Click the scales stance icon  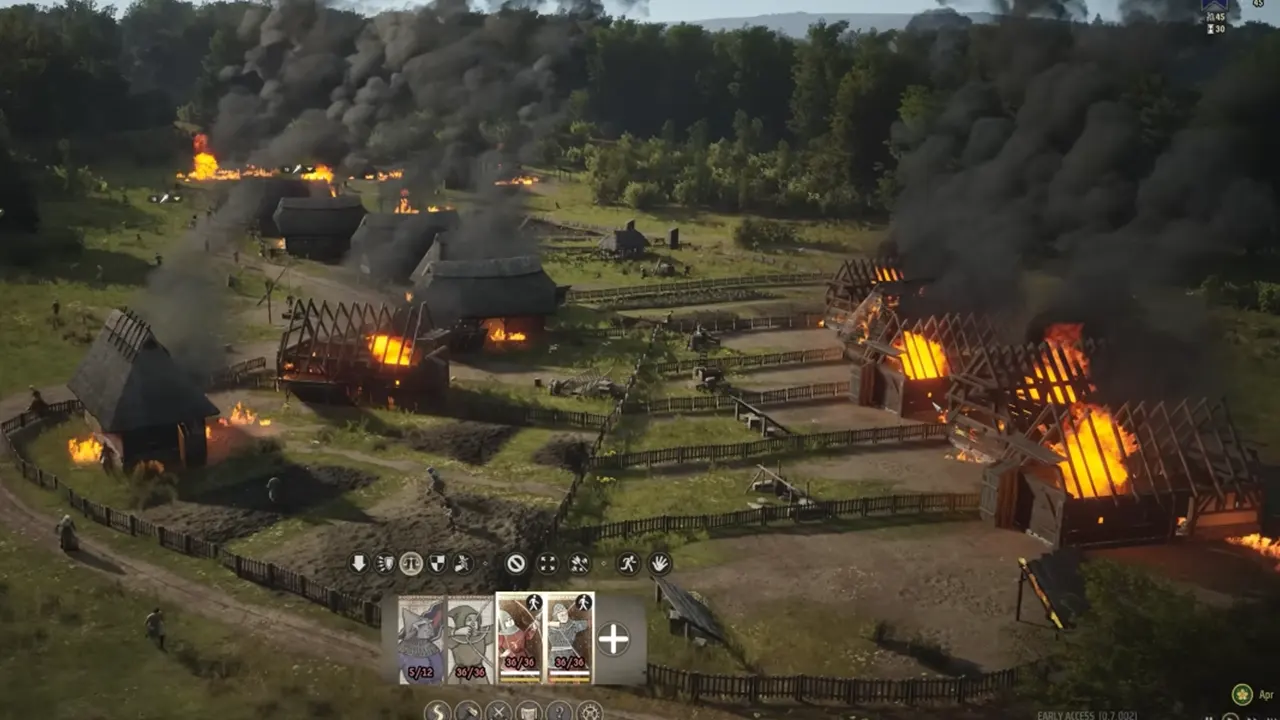(411, 563)
